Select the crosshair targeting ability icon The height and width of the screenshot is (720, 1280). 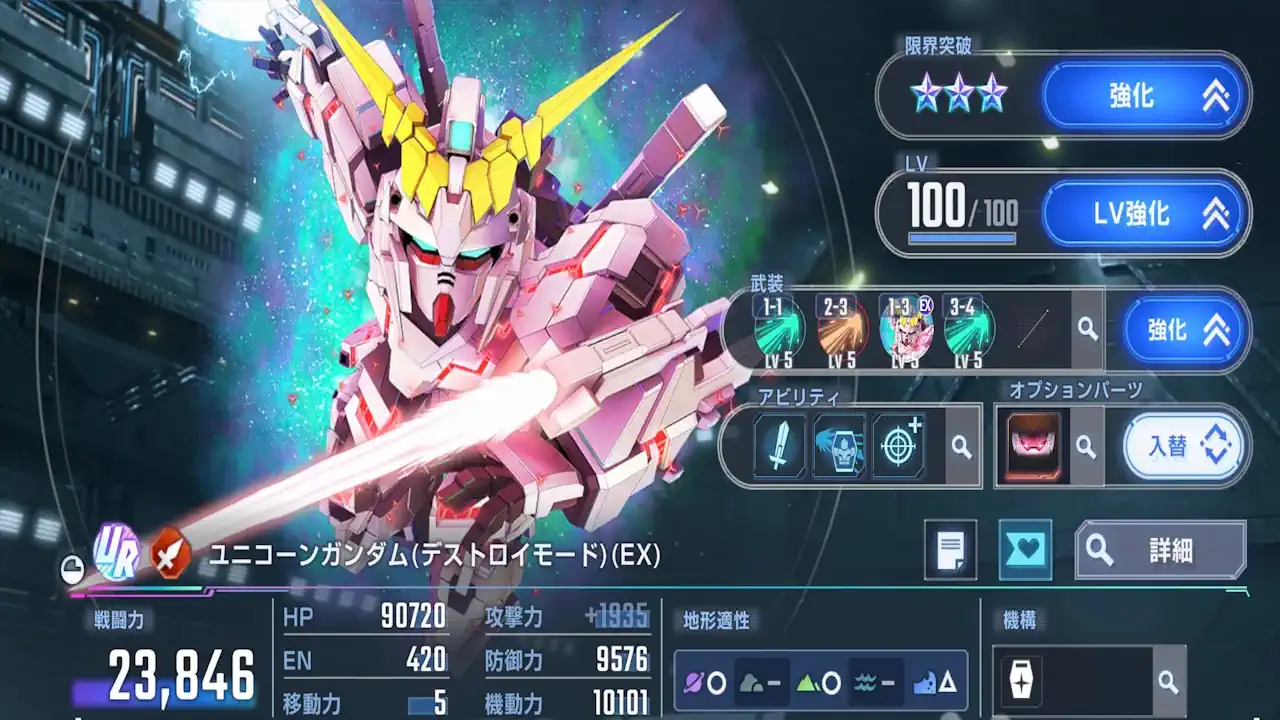pyautogui.click(x=900, y=445)
